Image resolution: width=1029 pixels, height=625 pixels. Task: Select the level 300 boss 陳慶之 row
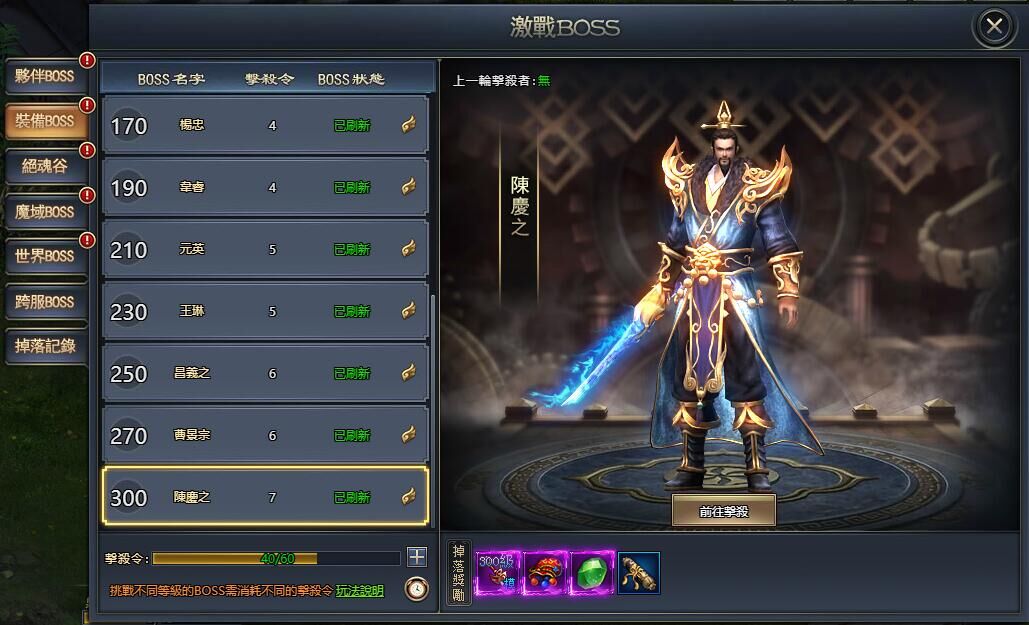pyautogui.click(x=265, y=497)
